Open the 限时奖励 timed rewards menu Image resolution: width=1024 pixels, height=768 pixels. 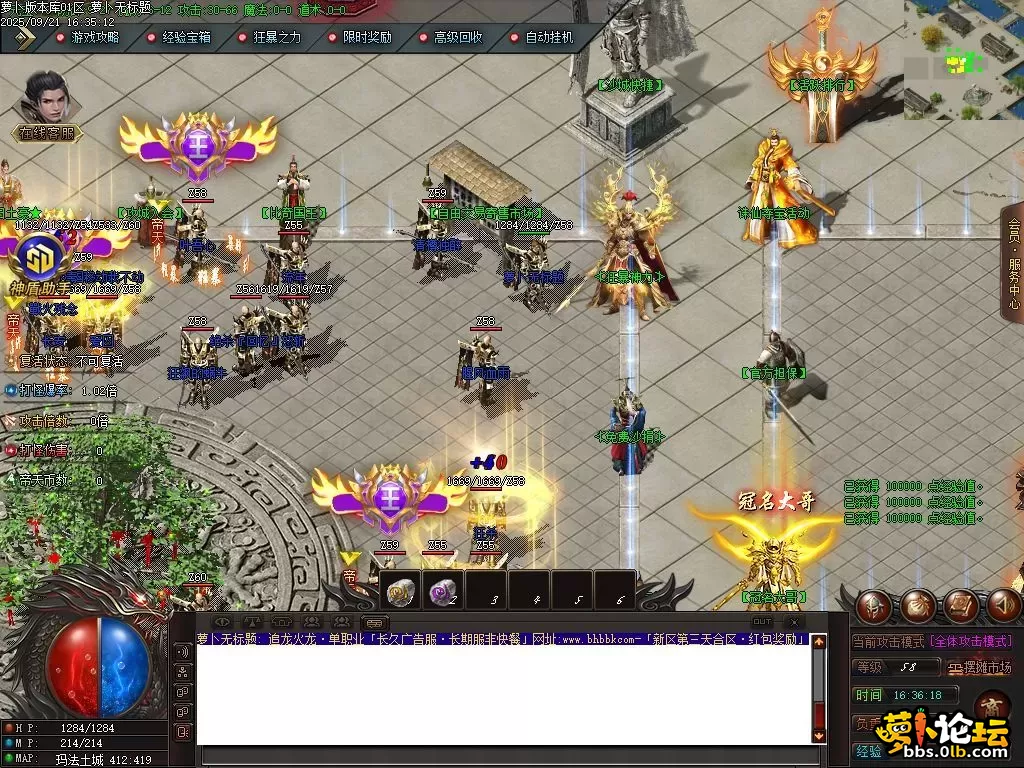(x=360, y=37)
